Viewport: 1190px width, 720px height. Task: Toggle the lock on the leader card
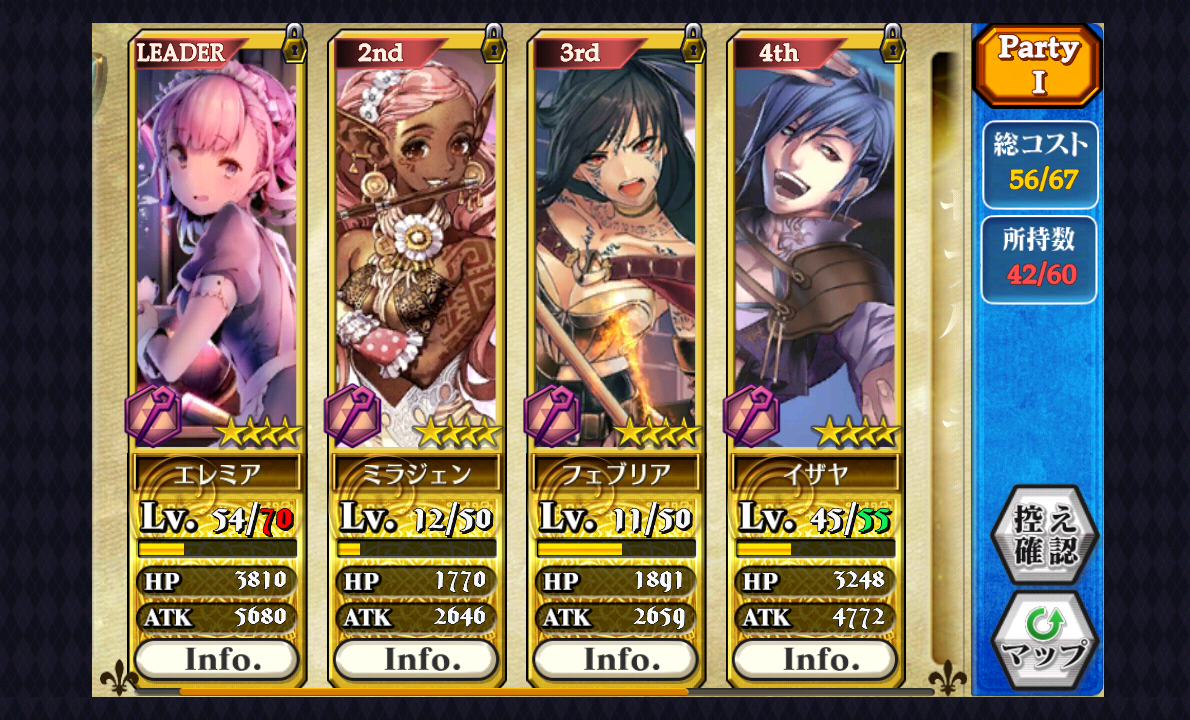pyautogui.click(x=295, y=42)
